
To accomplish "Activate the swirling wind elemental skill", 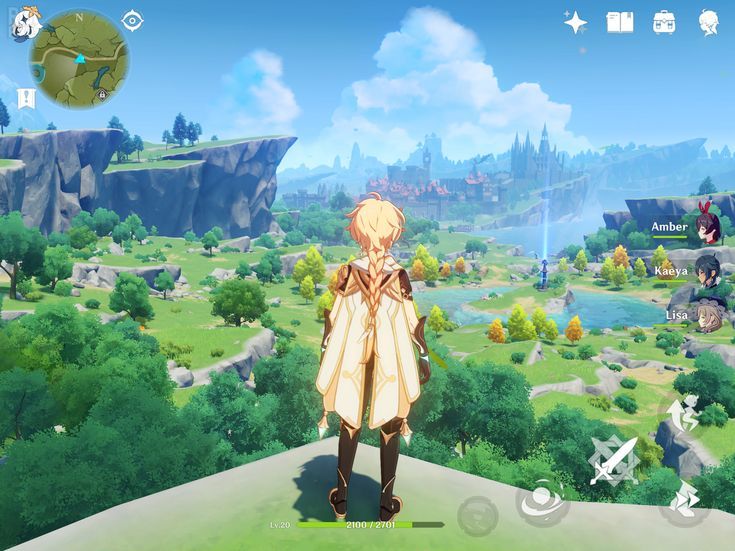I will [x=543, y=499].
